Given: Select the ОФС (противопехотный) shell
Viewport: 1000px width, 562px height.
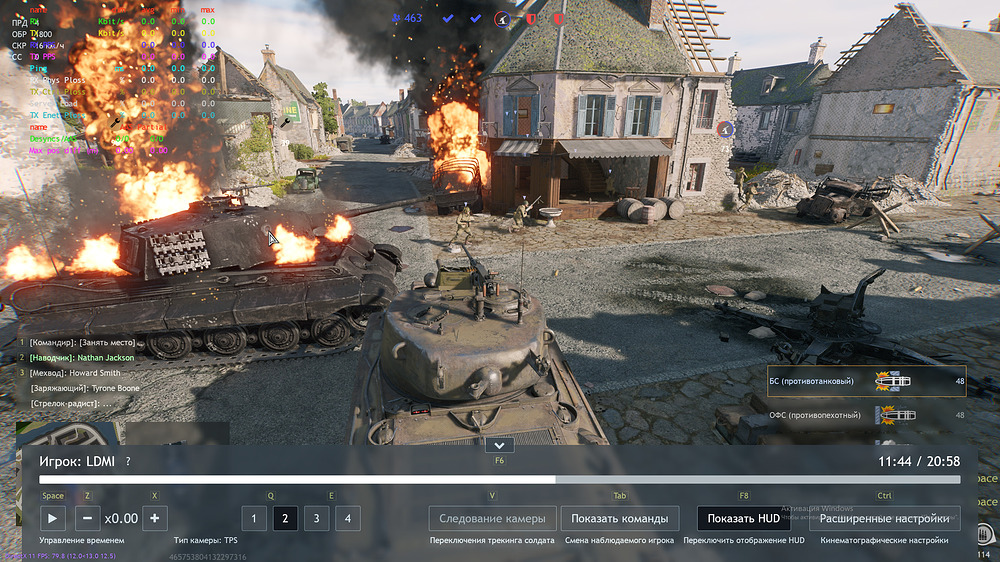Looking at the screenshot, I should click(x=866, y=414).
